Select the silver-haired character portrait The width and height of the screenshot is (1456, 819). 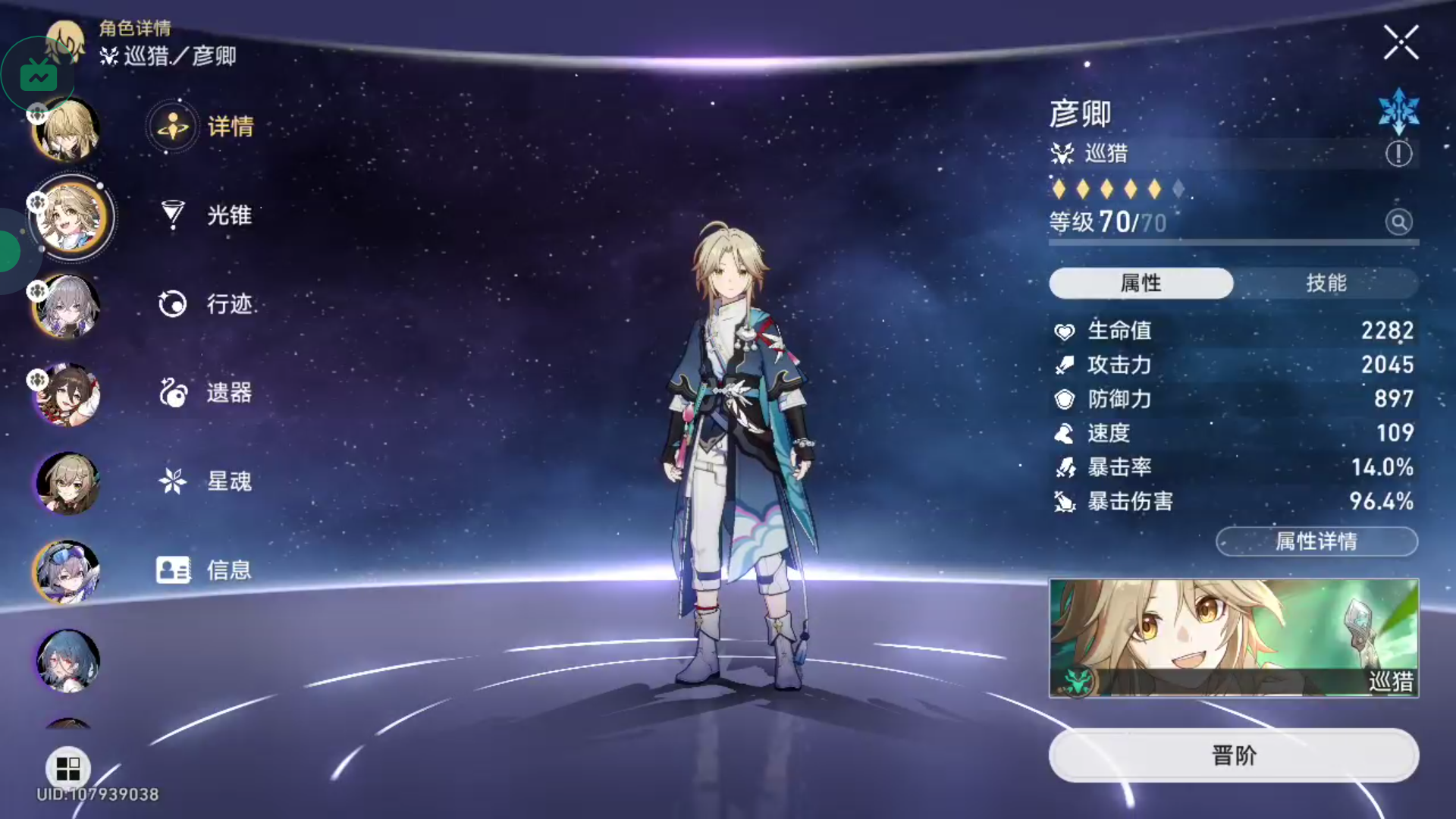[x=67, y=306]
